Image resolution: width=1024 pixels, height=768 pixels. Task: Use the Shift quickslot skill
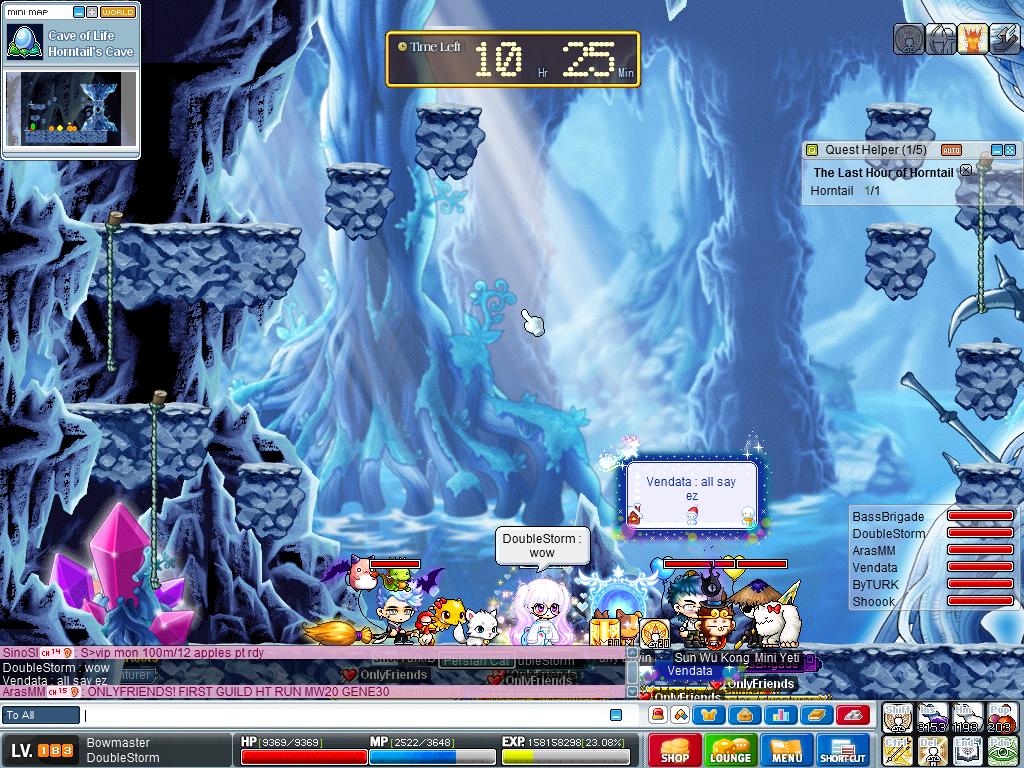(897, 717)
